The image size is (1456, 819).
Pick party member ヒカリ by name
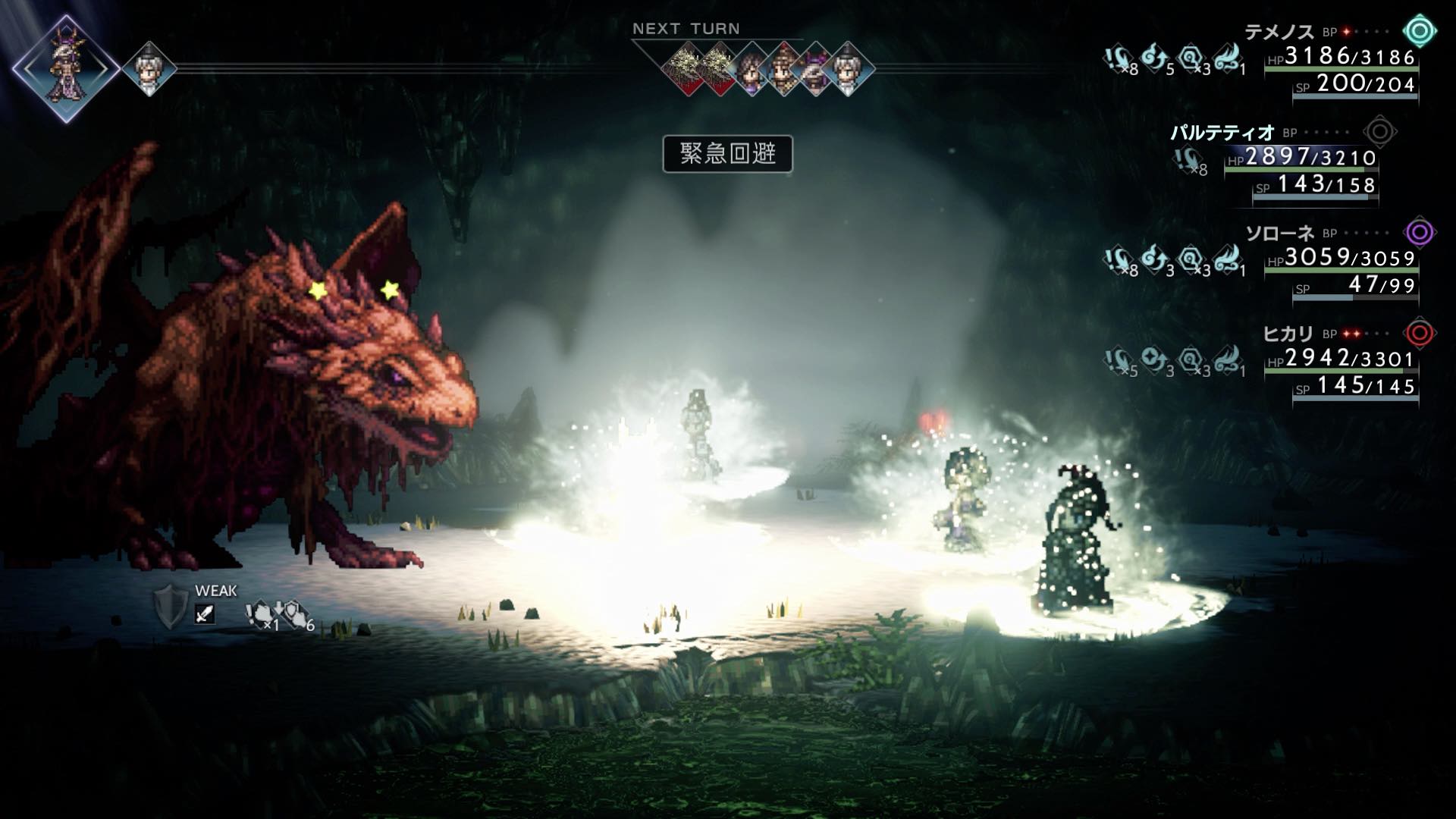(x=1288, y=334)
